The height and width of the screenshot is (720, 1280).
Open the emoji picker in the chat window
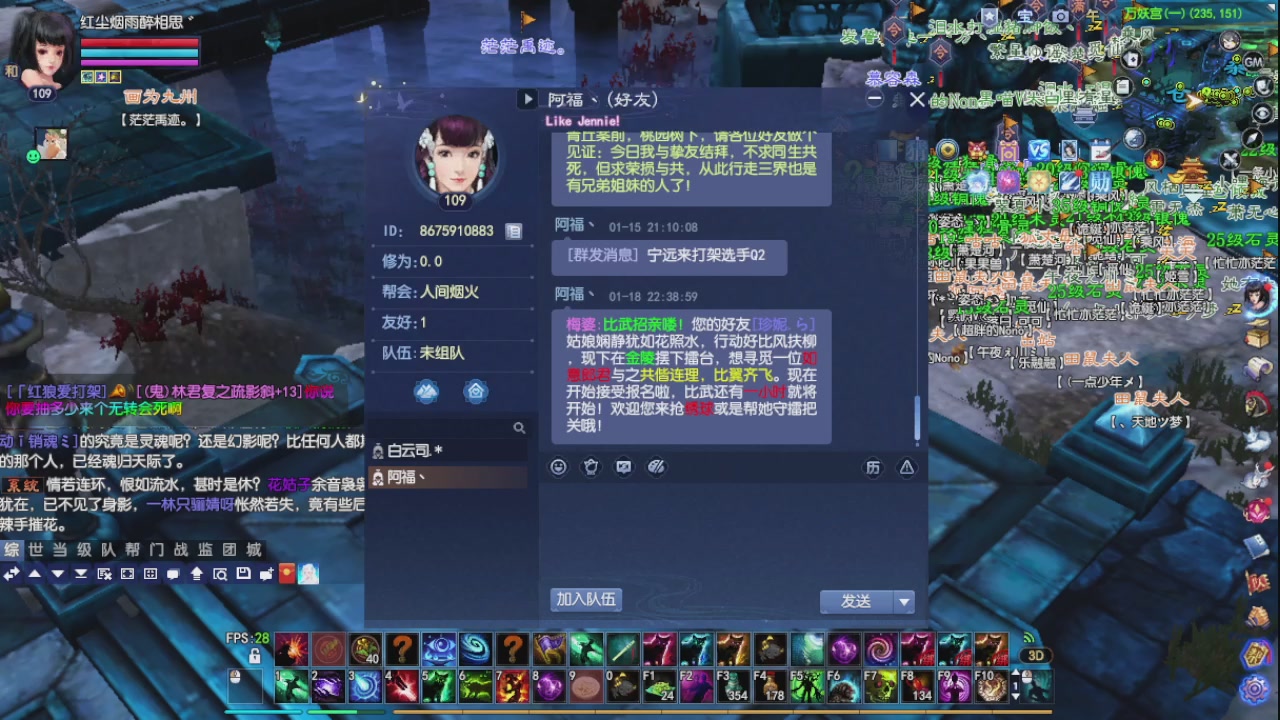[x=558, y=467]
